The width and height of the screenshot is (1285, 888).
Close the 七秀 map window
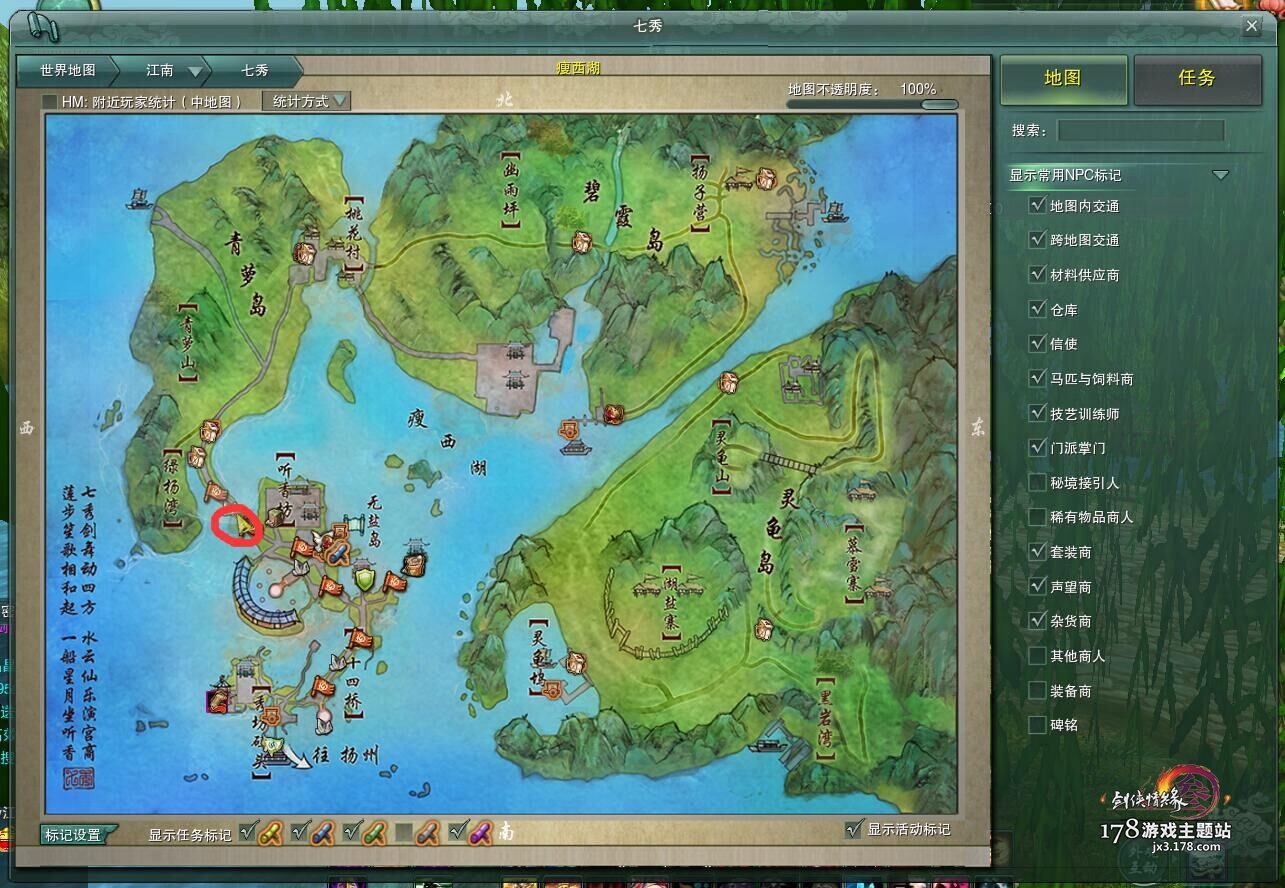[x=1251, y=27]
